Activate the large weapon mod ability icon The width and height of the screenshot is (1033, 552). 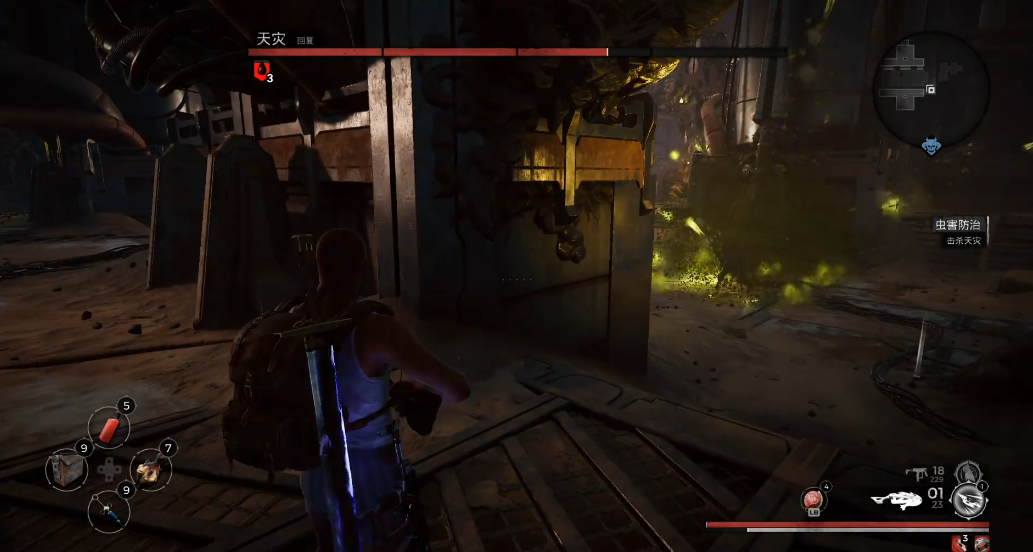click(x=968, y=499)
